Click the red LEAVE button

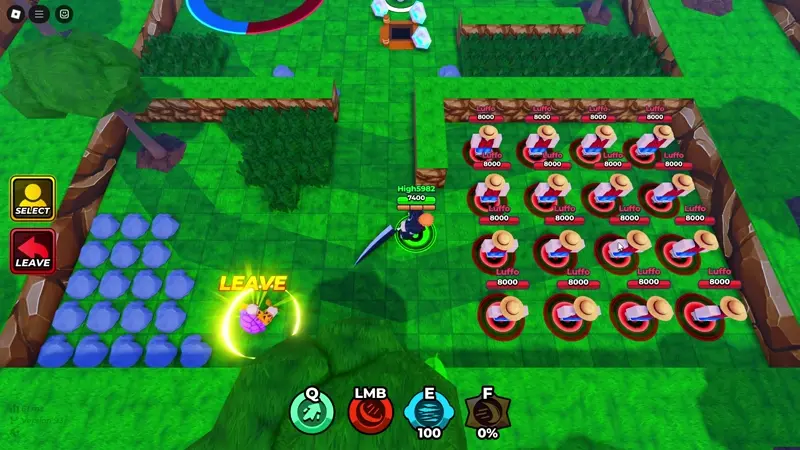click(x=33, y=251)
